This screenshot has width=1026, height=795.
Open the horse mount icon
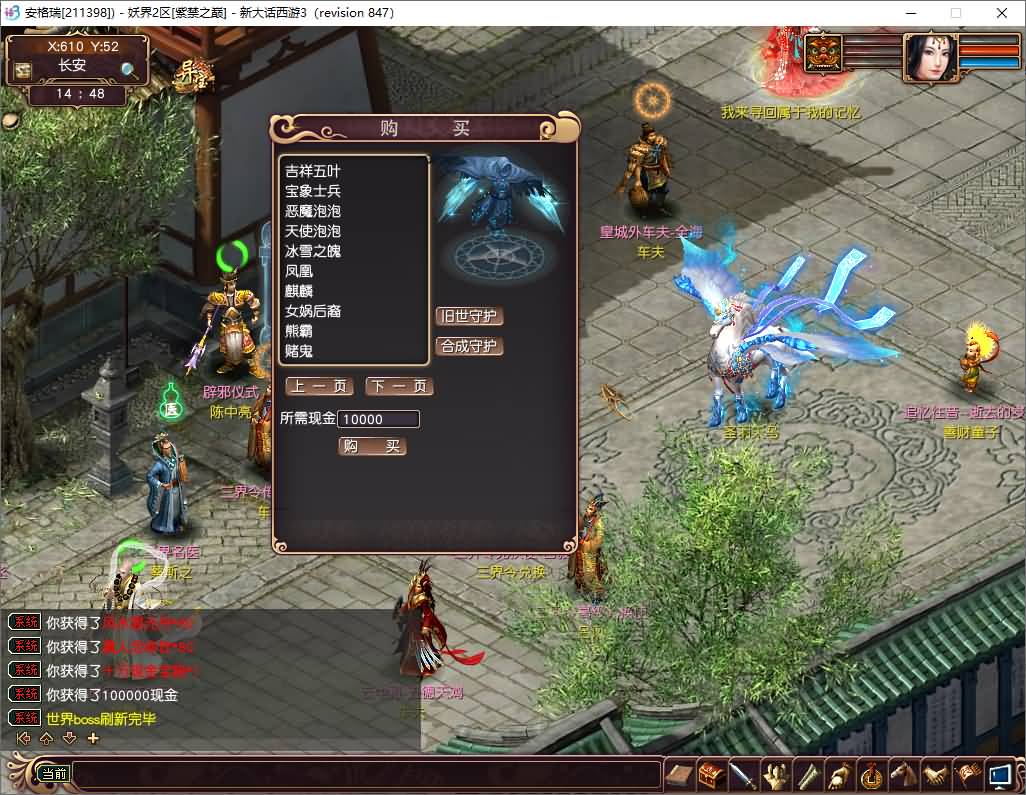pos(904,775)
